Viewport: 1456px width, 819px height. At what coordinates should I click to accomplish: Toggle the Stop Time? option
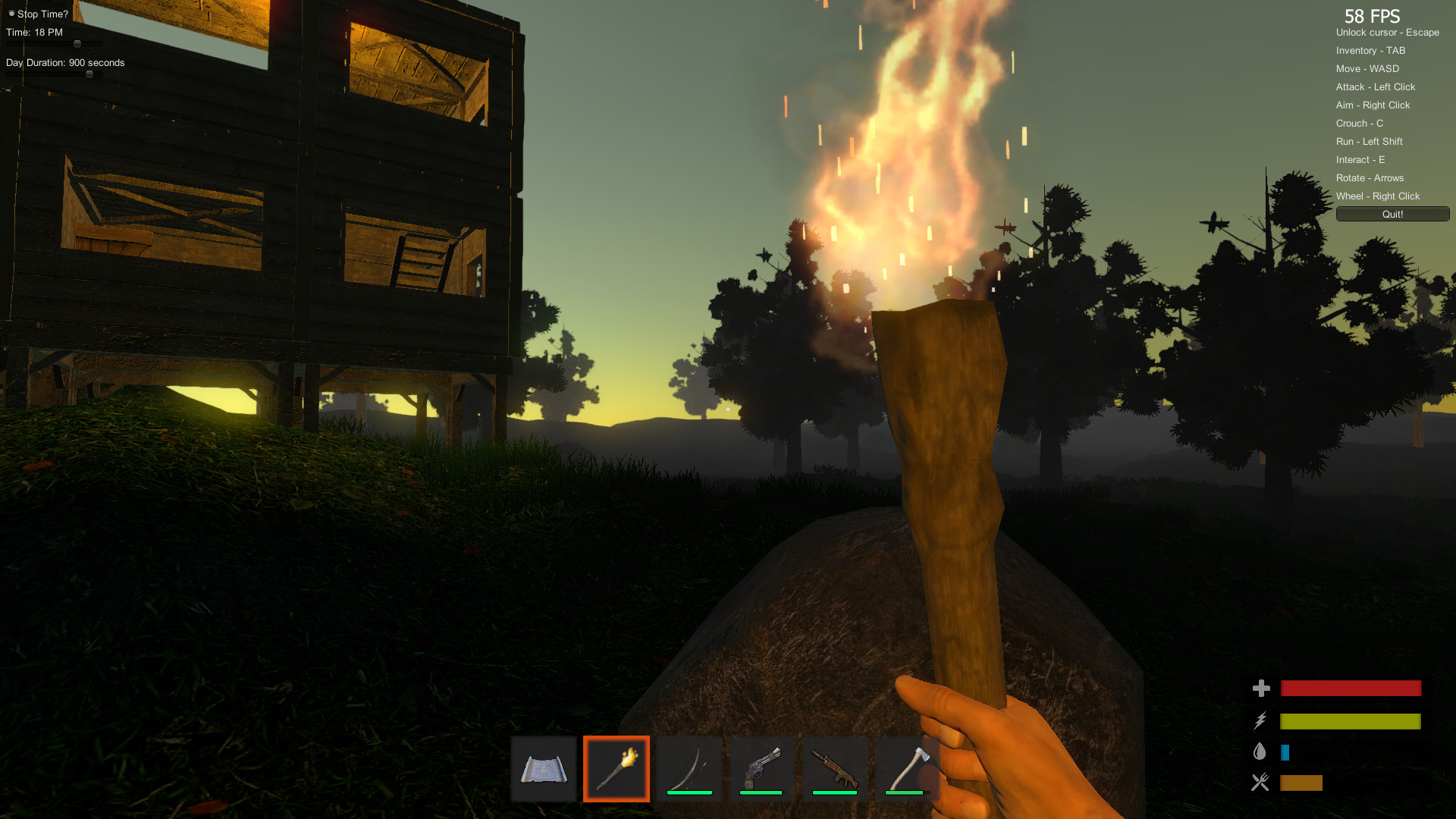tap(11, 13)
